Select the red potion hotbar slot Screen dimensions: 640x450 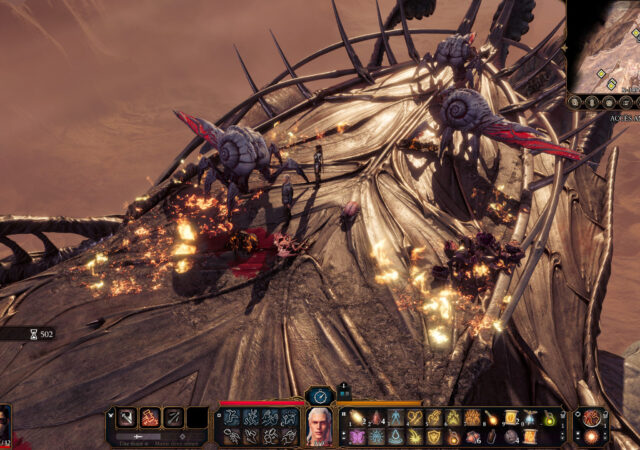376,418
